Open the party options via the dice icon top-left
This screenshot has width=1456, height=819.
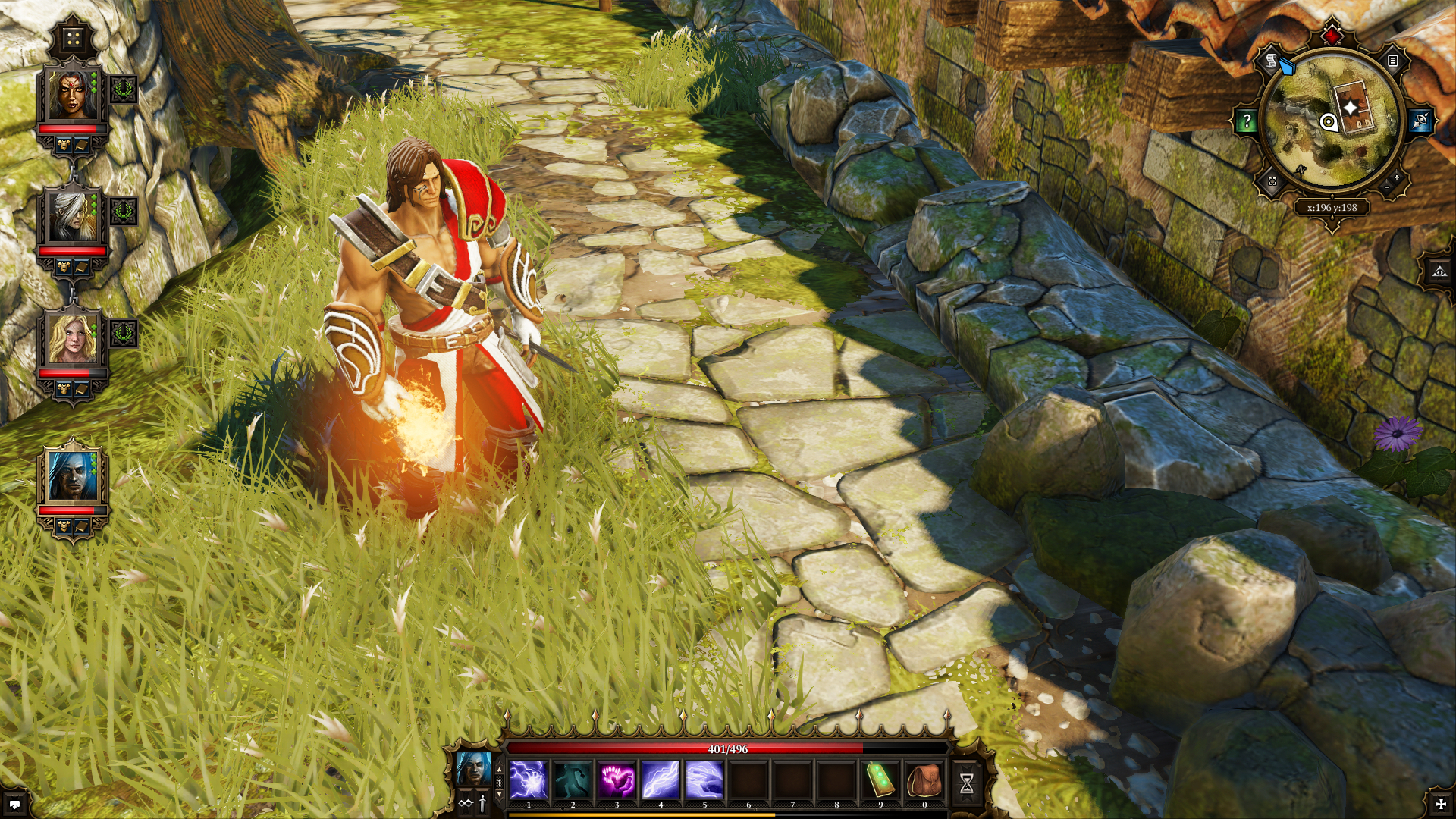click(73, 38)
